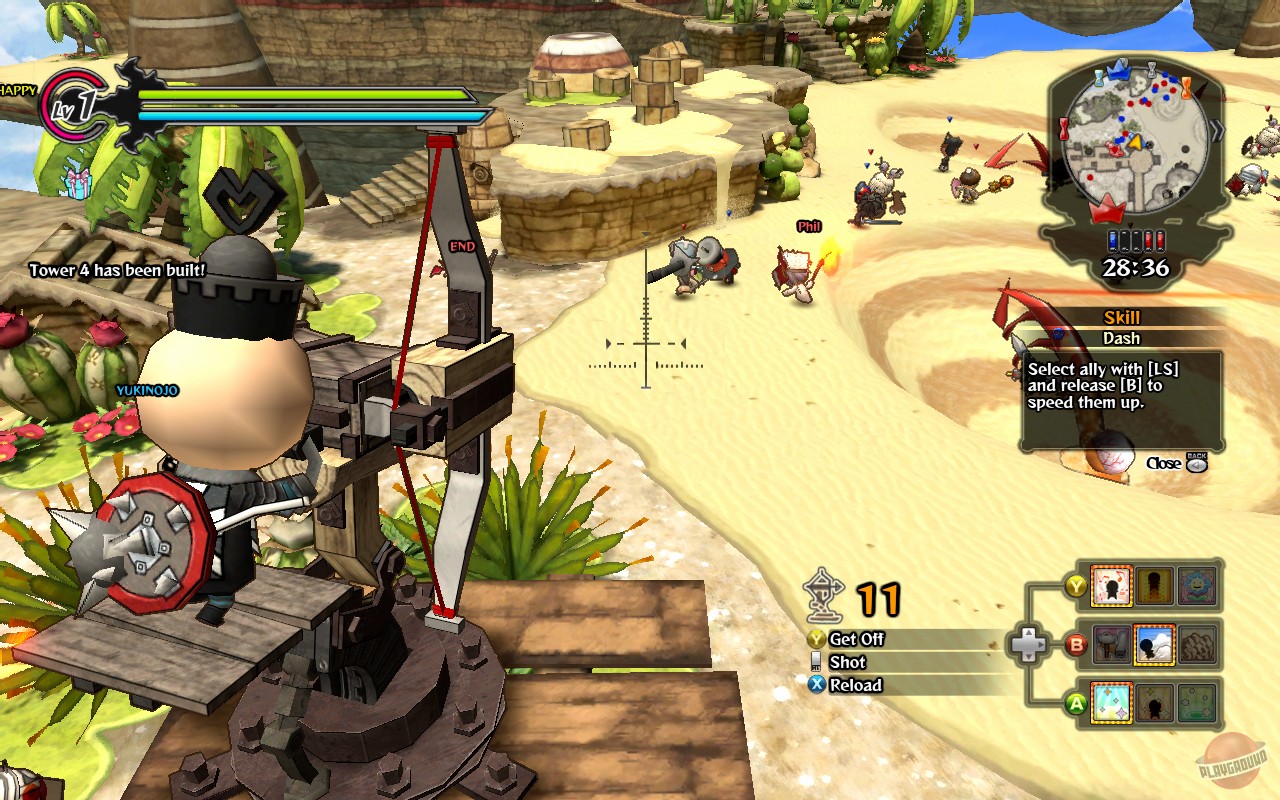The height and width of the screenshot is (800, 1280).
Task: Click the match timer showing 28:36
Action: pyautogui.click(x=1136, y=267)
